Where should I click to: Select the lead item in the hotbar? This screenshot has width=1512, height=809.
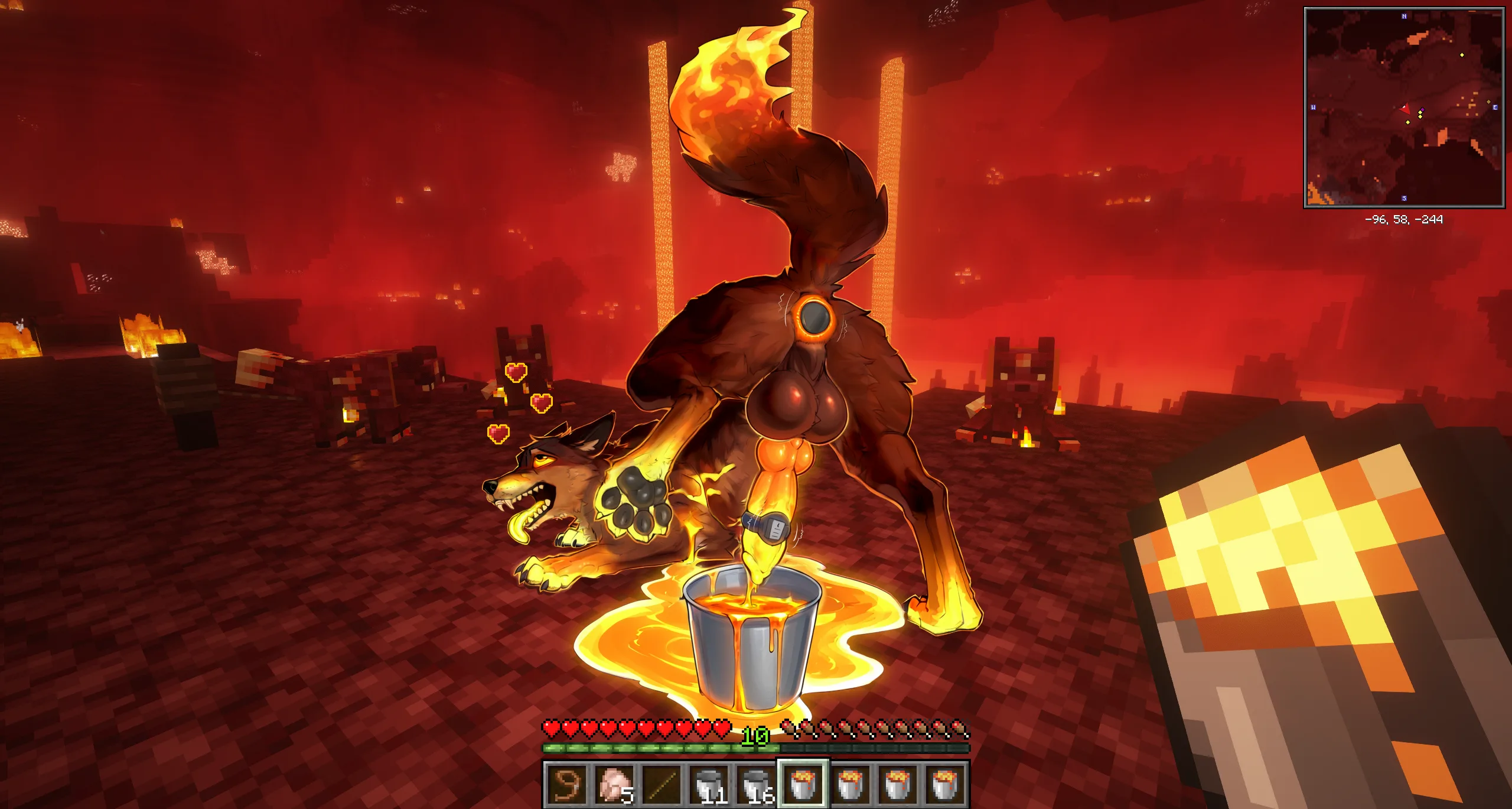(x=566, y=784)
